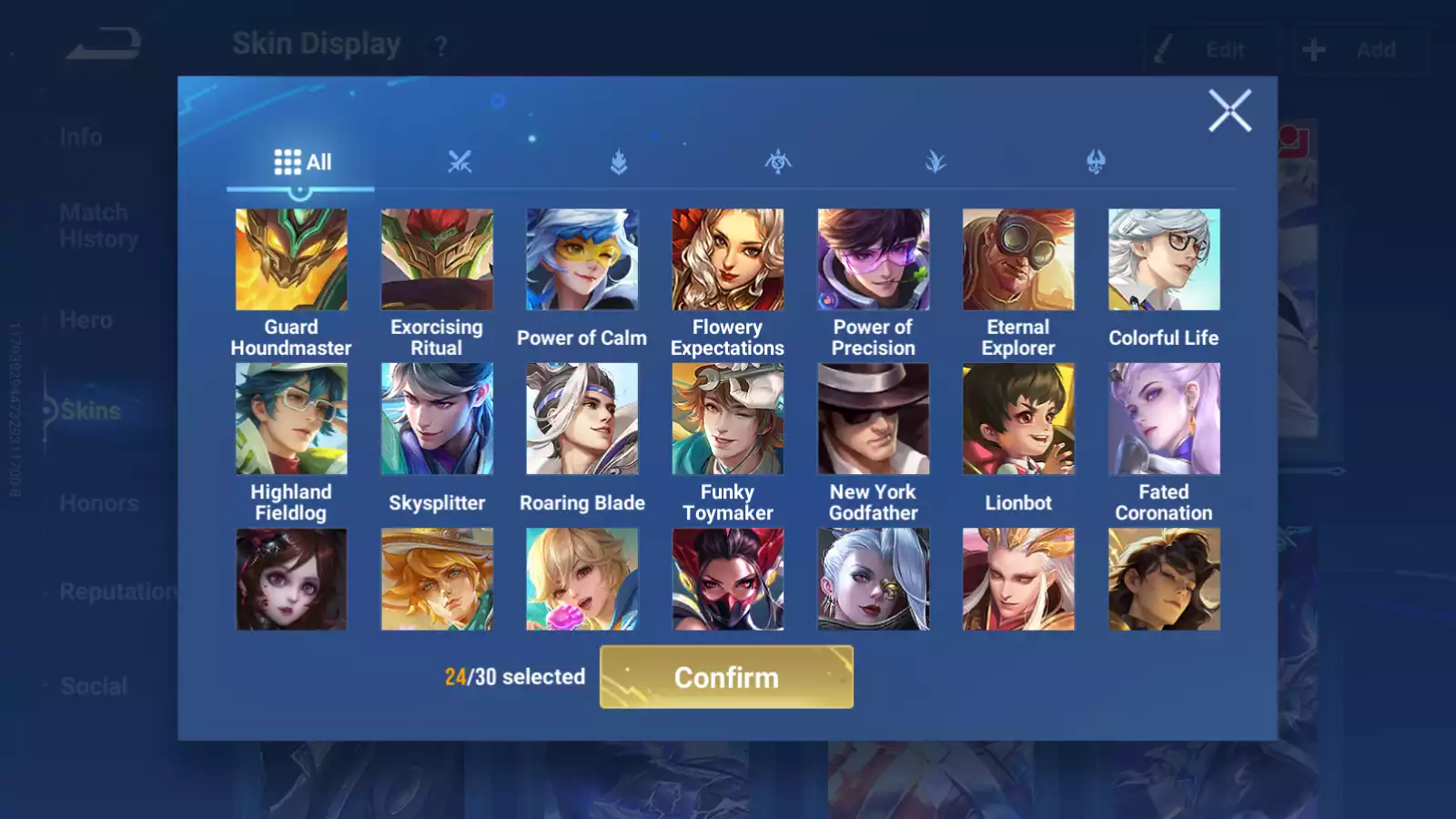Close the skin selection dialog
Image resolution: width=1456 pixels, height=819 pixels.
coord(1229,111)
